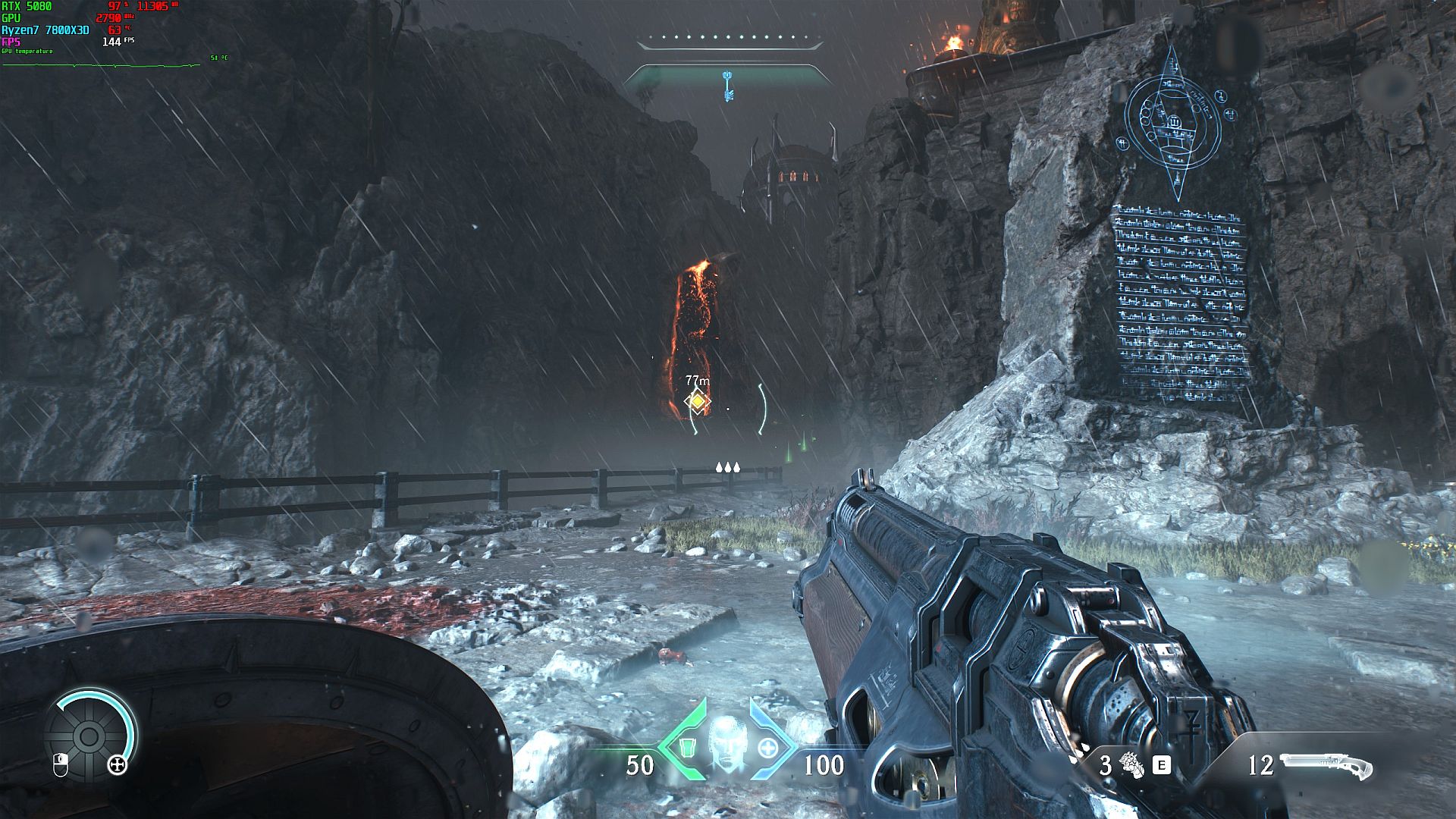
Task: Select the blue key icon on the compass
Action: coord(728,85)
